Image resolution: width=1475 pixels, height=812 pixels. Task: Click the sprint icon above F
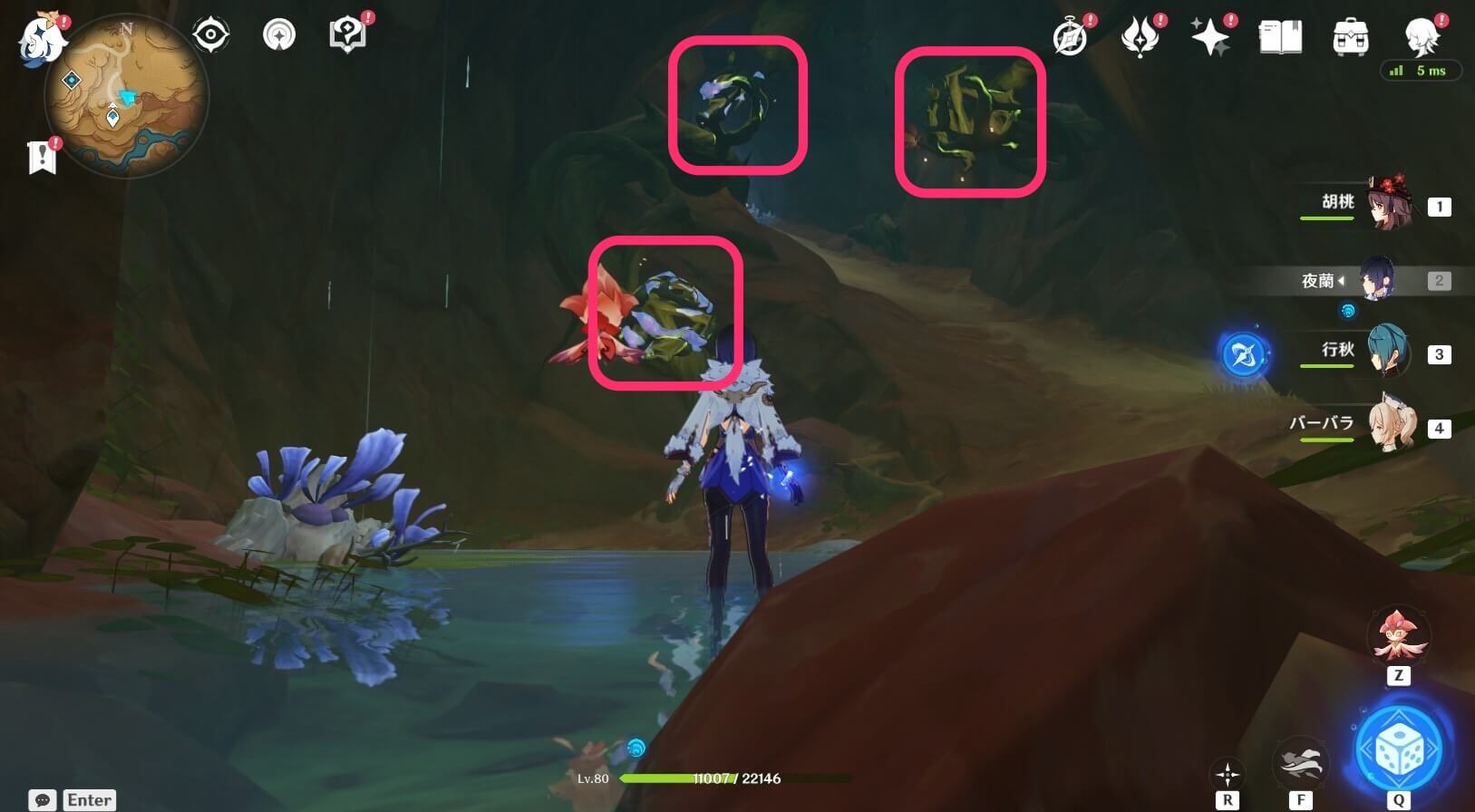[x=1300, y=761]
